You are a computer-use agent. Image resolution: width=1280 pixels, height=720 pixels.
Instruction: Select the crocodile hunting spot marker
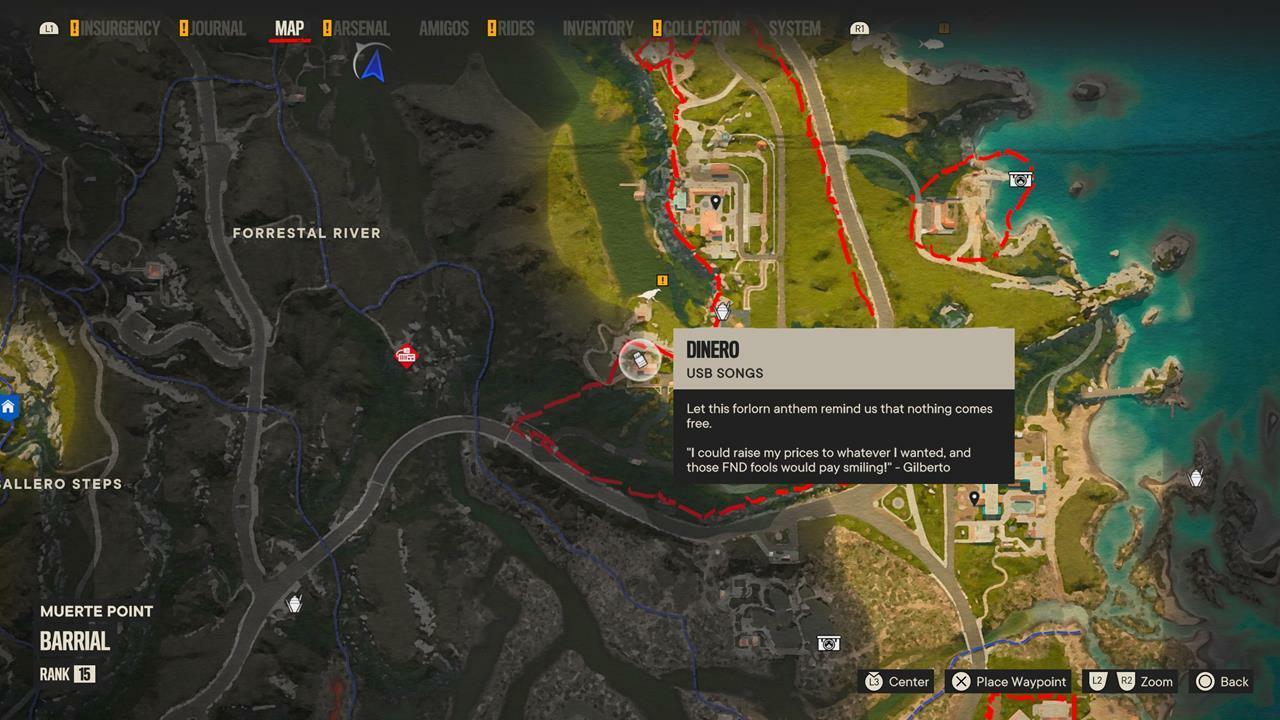[651, 295]
